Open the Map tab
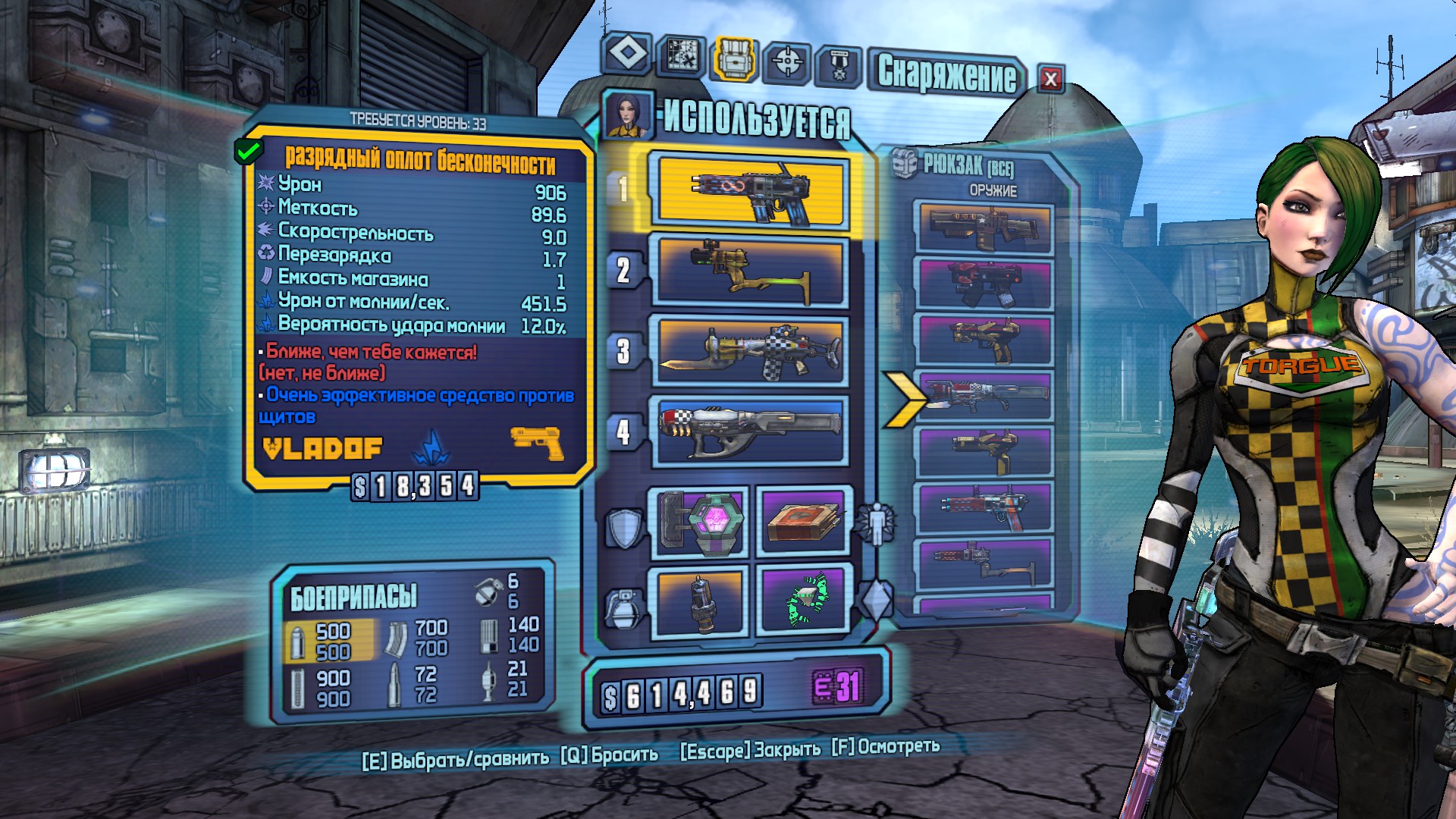The height and width of the screenshot is (819, 1456). (x=680, y=56)
